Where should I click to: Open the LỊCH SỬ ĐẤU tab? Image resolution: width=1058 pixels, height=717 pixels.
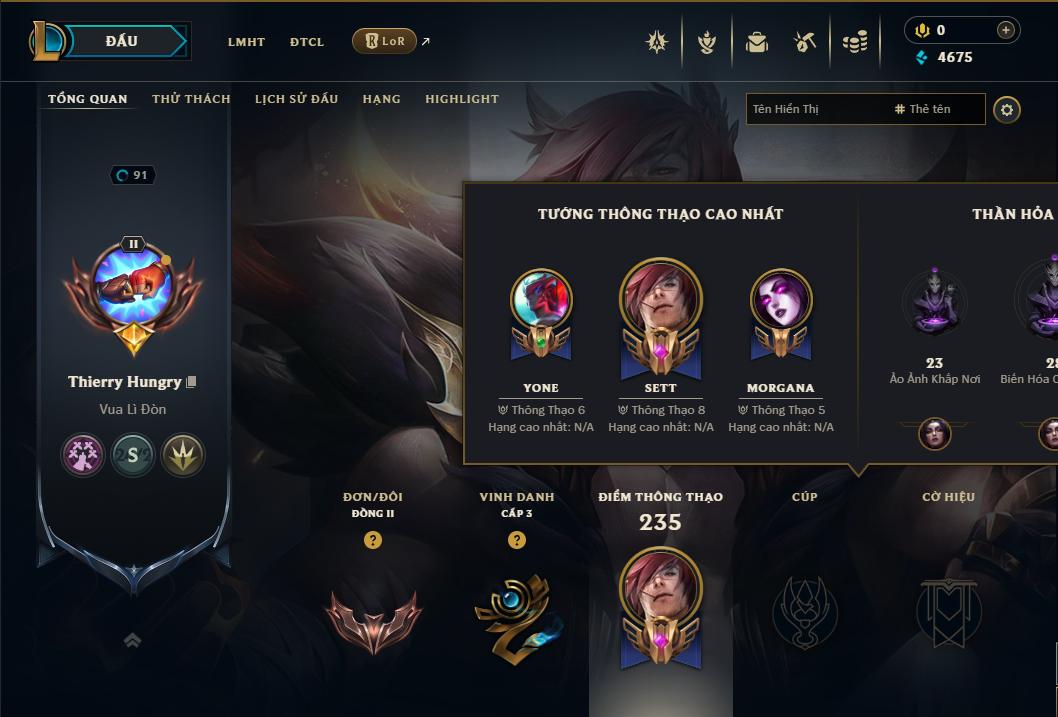pyautogui.click(x=296, y=99)
